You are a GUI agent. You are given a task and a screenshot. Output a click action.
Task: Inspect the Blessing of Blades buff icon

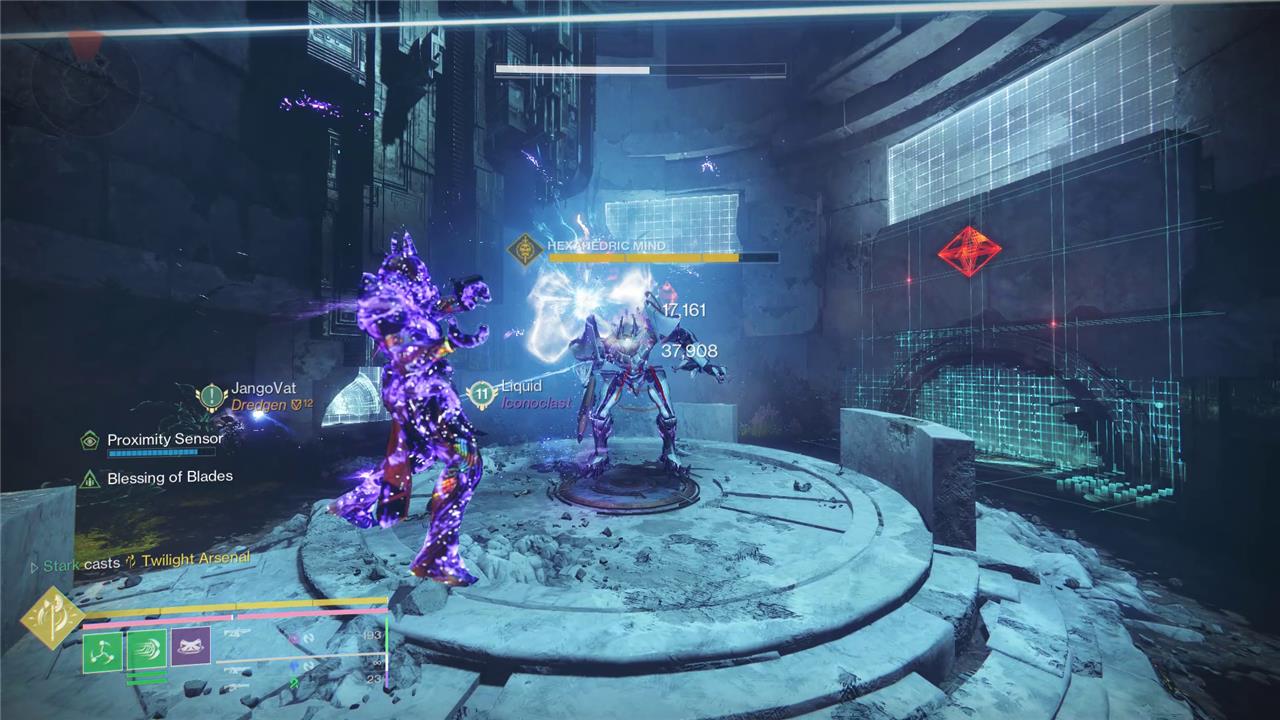click(90, 479)
